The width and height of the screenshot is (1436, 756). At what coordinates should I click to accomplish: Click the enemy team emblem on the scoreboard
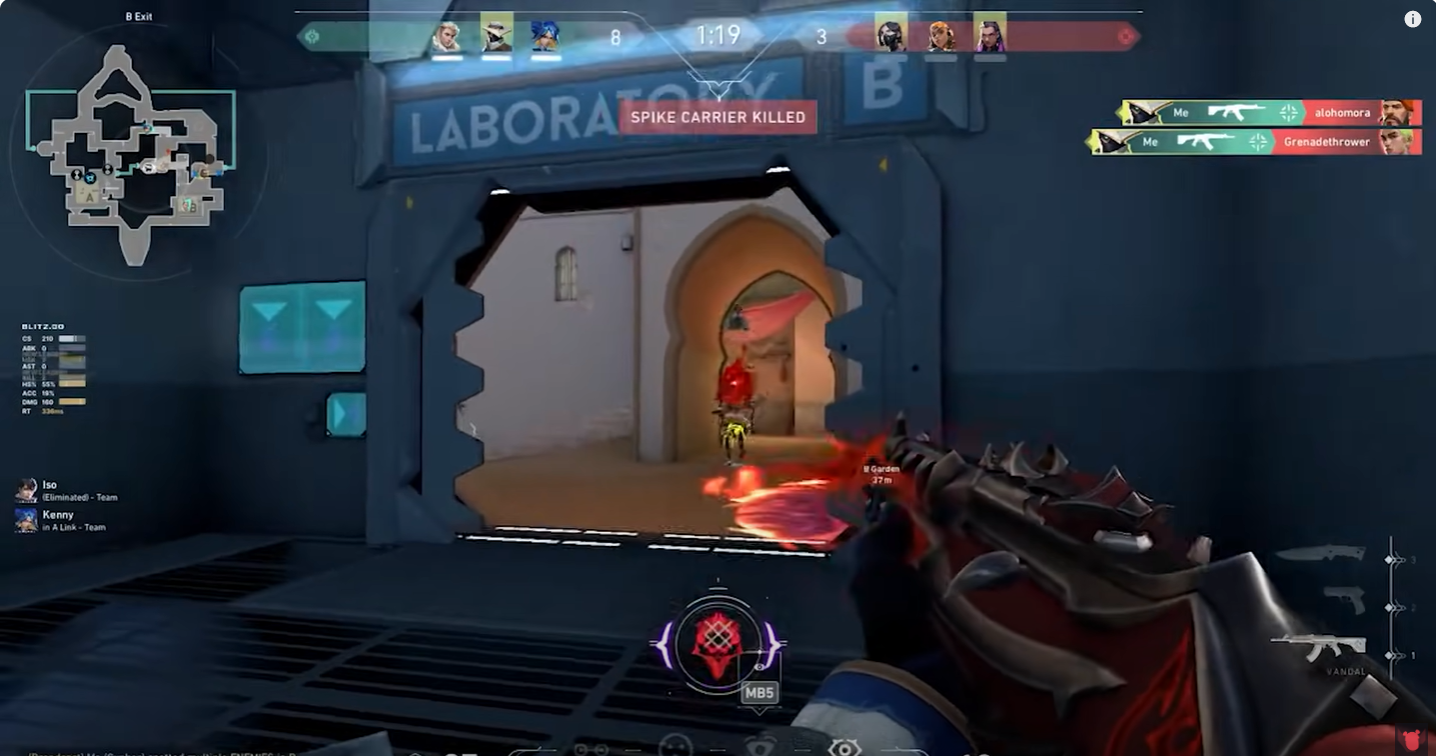[x=1127, y=36]
